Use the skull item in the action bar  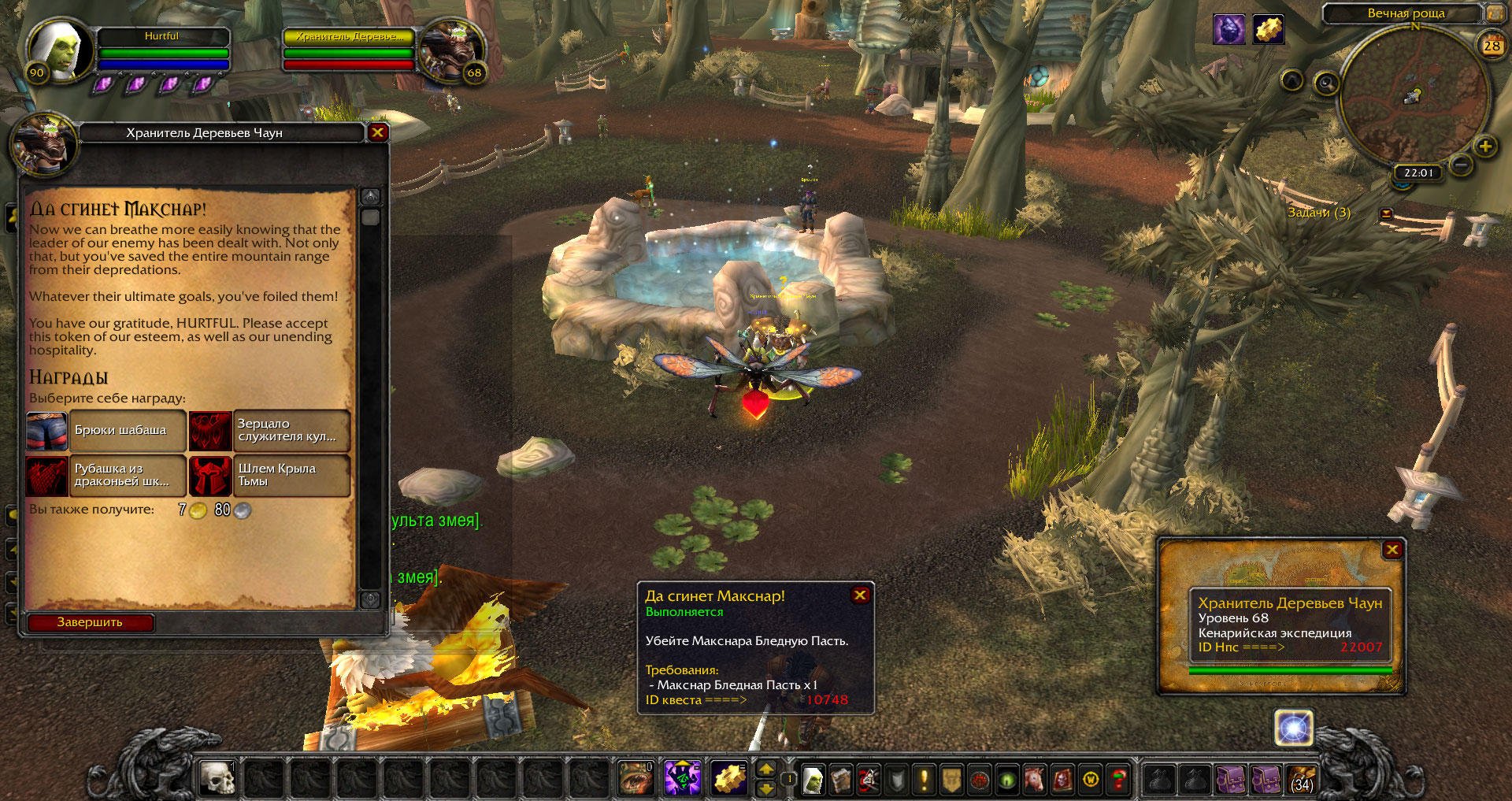click(x=217, y=778)
